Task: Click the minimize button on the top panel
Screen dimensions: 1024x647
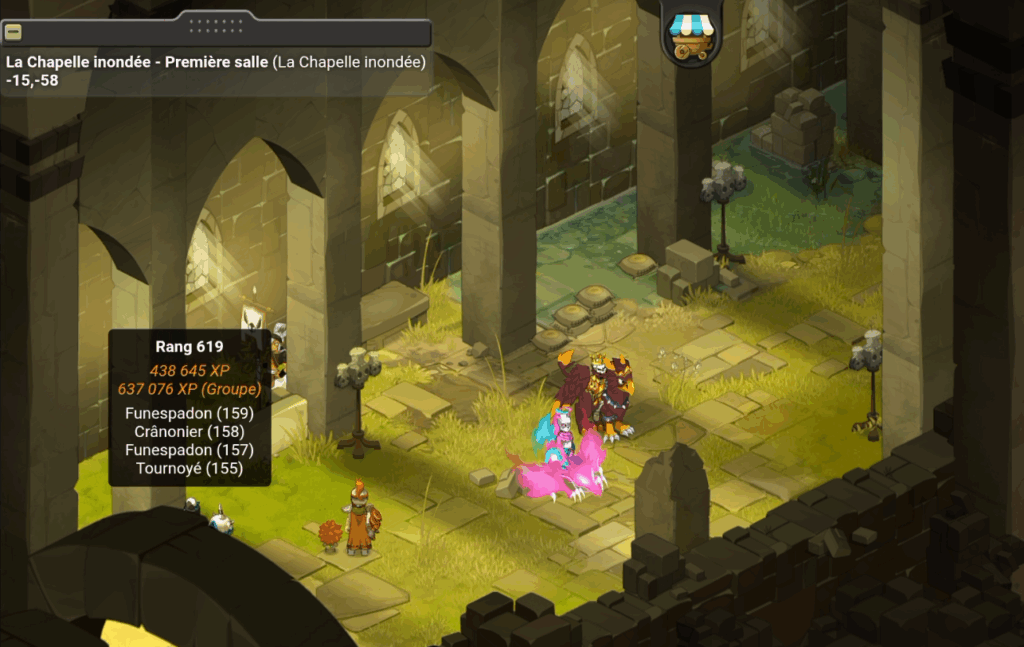Action: coord(14,32)
